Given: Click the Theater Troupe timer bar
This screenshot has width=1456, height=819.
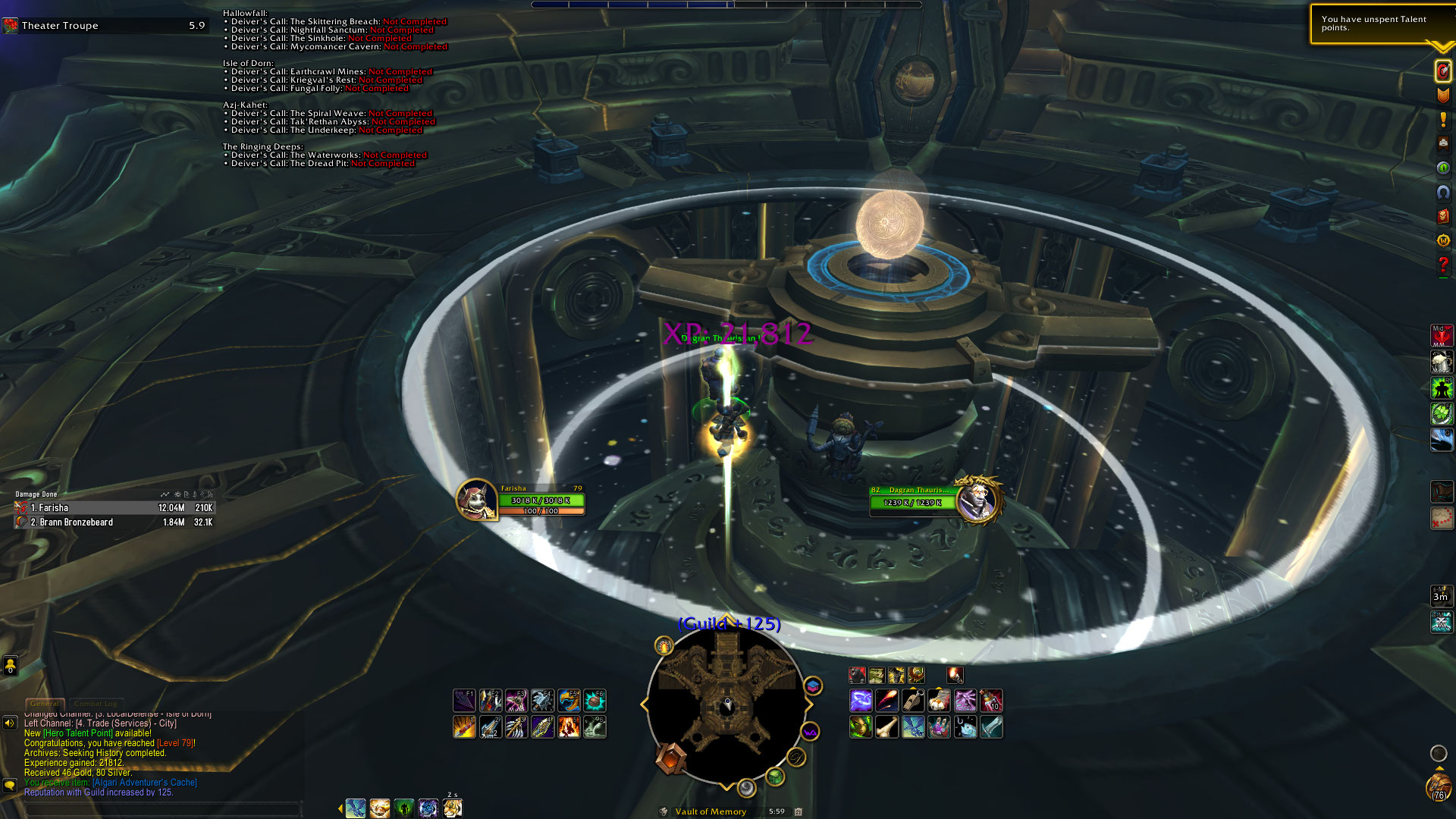Looking at the screenshot, I should coord(105,26).
